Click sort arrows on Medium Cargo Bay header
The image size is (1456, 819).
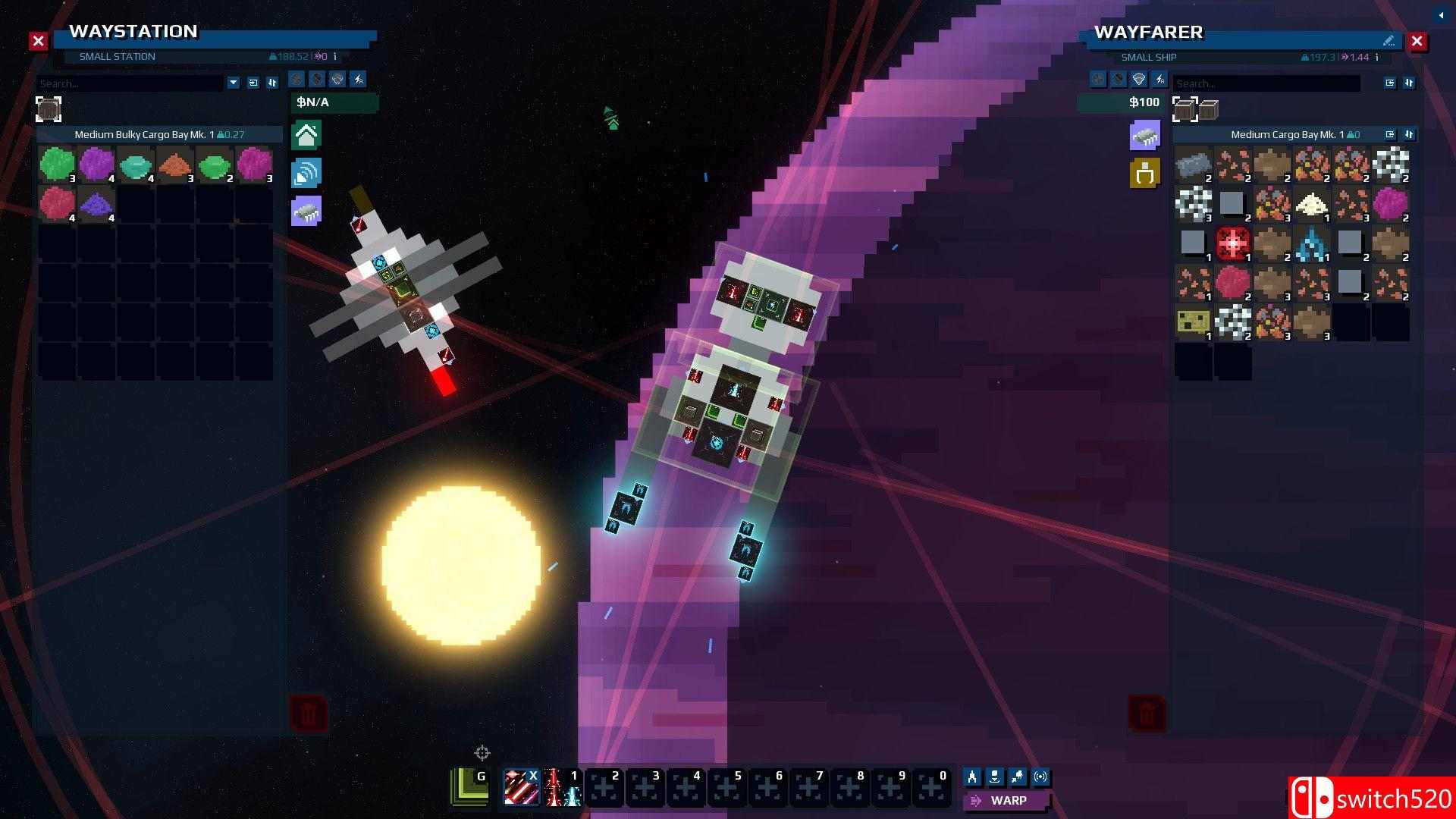pyautogui.click(x=1409, y=134)
